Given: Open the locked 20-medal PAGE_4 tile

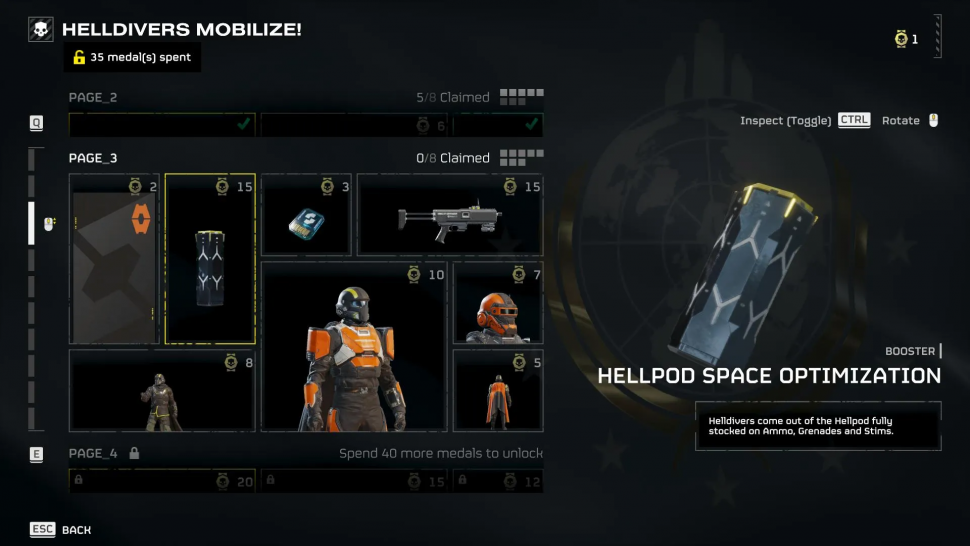Looking at the screenshot, I should click(162, 481).
